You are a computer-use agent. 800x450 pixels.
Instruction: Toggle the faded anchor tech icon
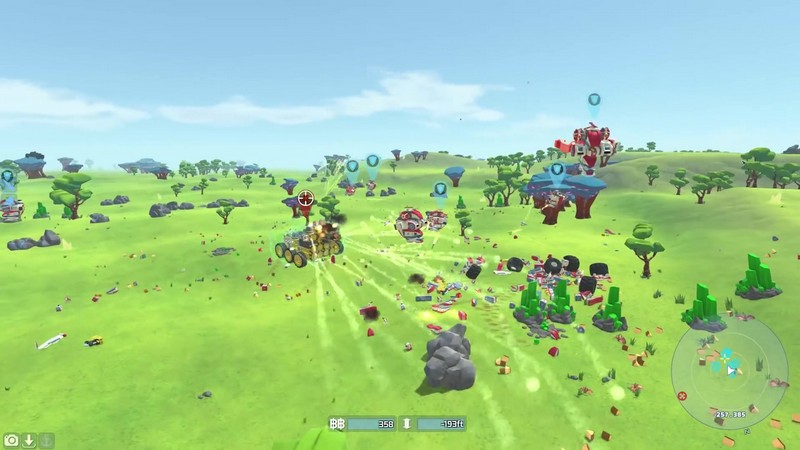tap(46, 440)
